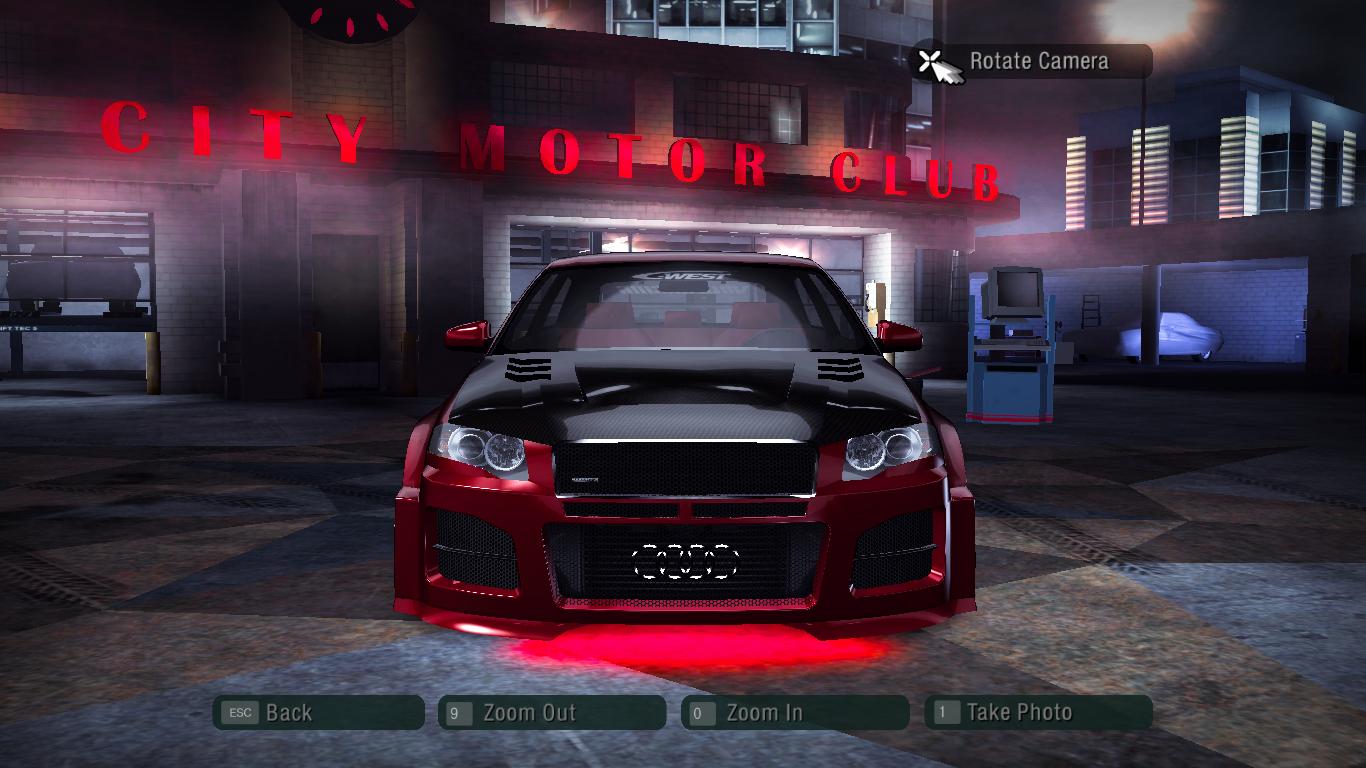Zoom out the camera view

coord(551,713)
